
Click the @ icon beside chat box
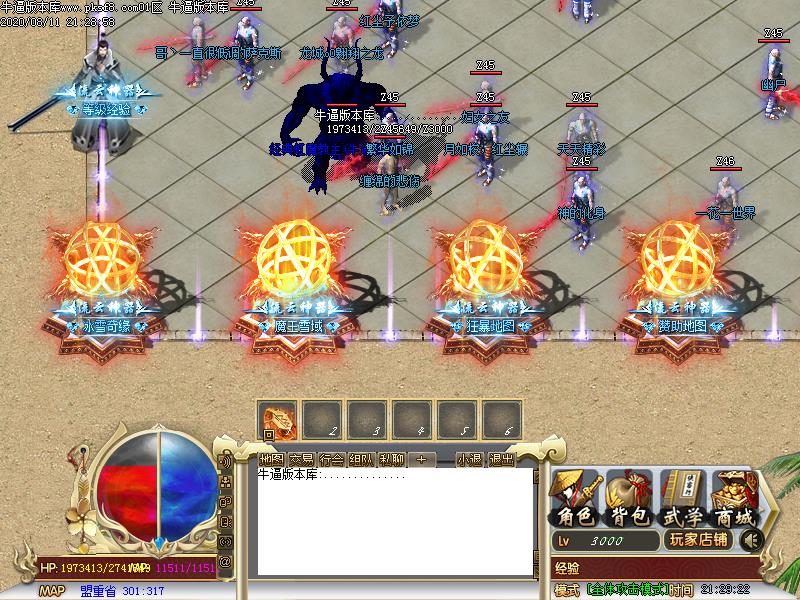pyautogui.click(x=226, y=562)
